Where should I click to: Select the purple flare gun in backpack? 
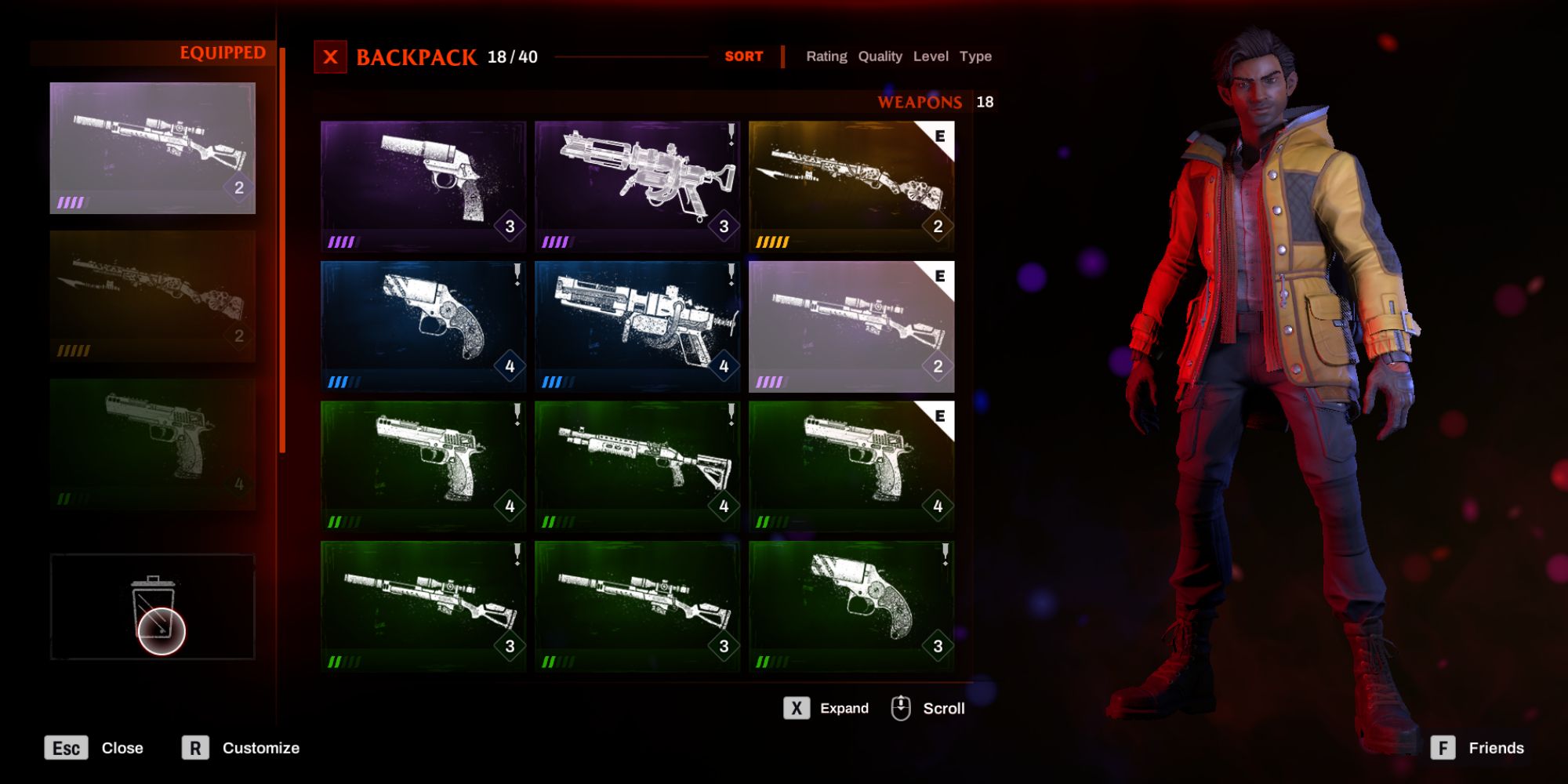point(423,186)
